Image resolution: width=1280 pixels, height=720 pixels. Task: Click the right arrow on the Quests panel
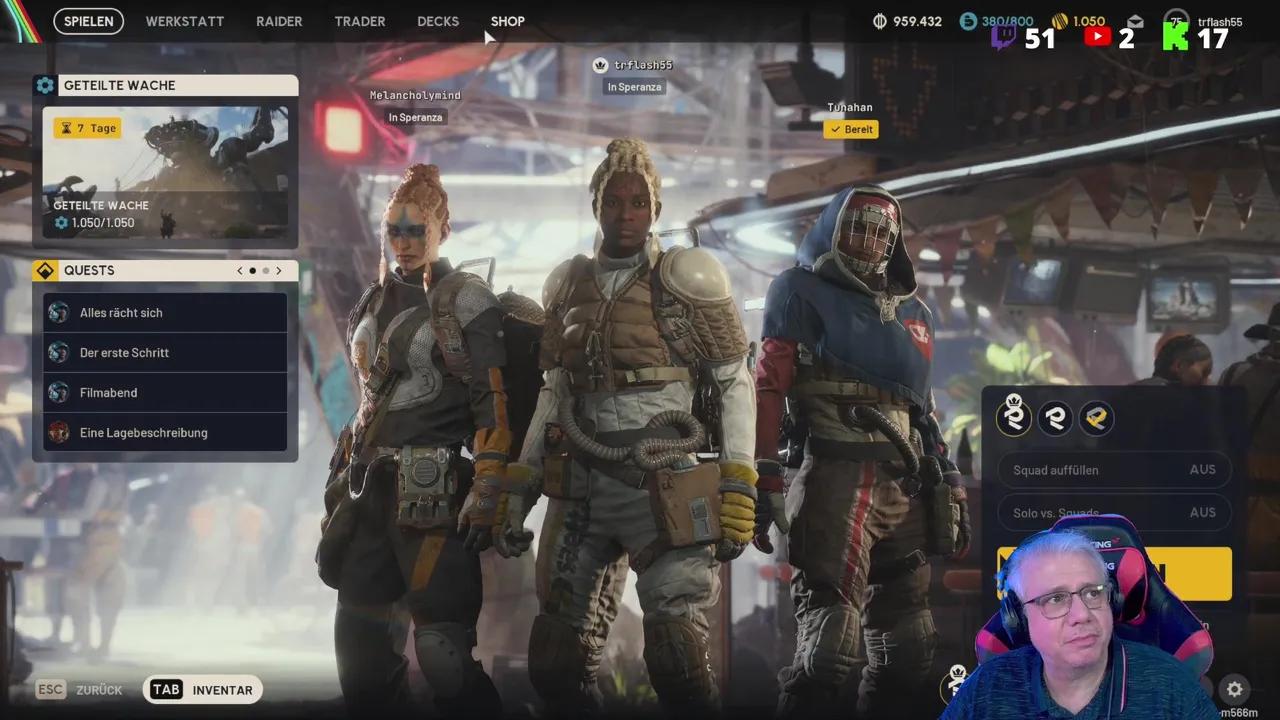tap(279, 270)
